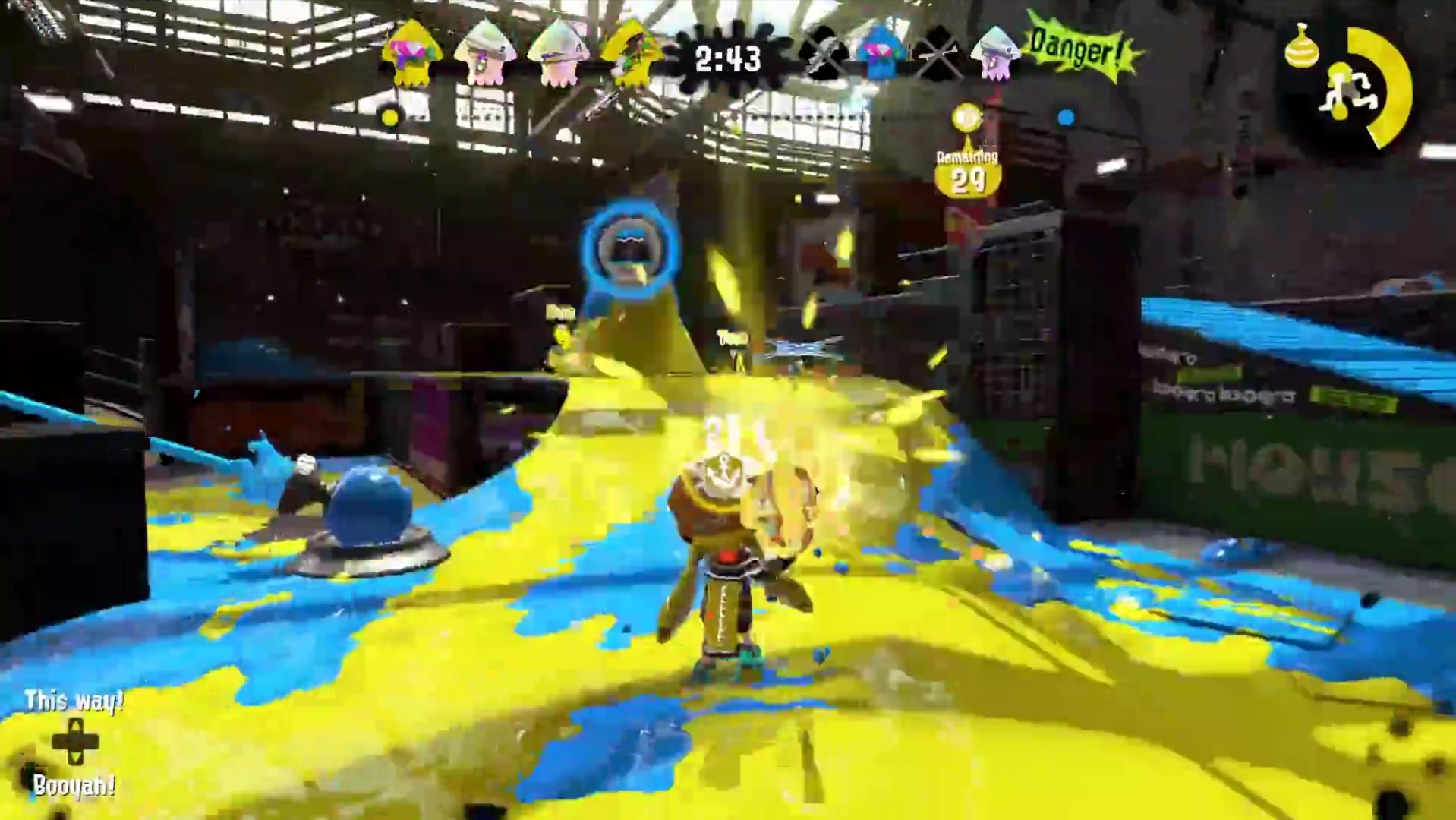Viewport: 1456px width, 820px height.
Task: Click the pink squid icon on the far right
Action: point(994,53)
